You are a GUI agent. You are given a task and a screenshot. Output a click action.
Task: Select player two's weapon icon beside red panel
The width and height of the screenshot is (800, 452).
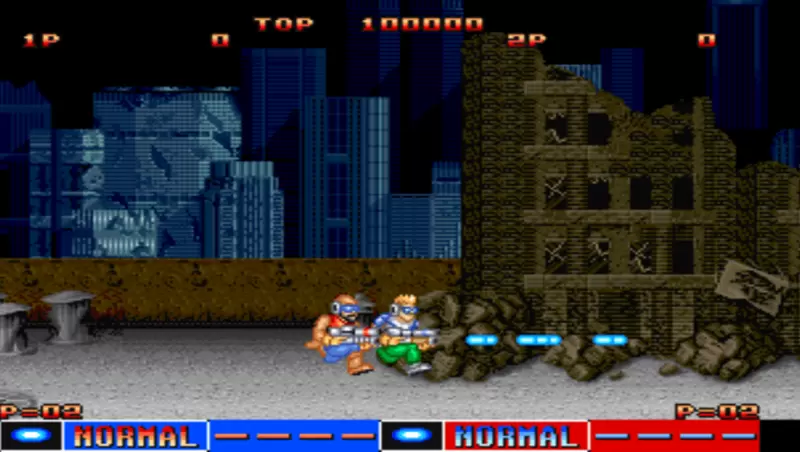coord(412,436)
